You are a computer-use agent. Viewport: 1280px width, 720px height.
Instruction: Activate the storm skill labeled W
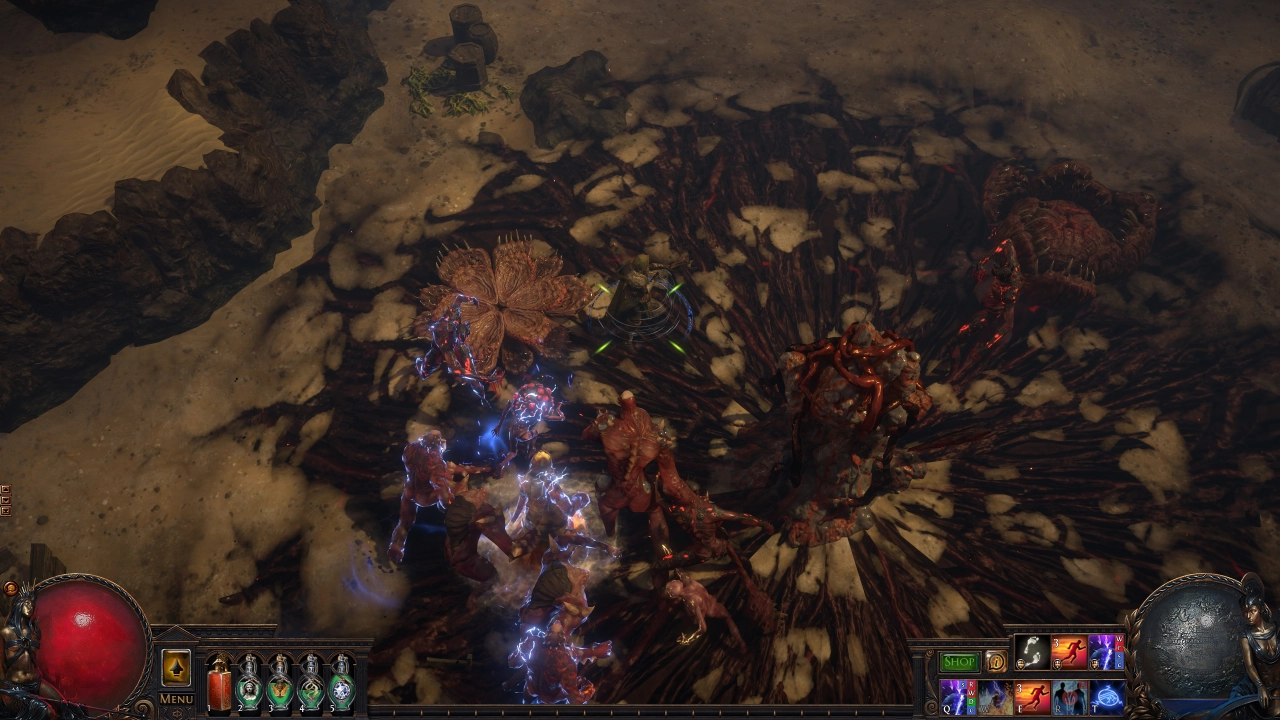pos(995,696)
